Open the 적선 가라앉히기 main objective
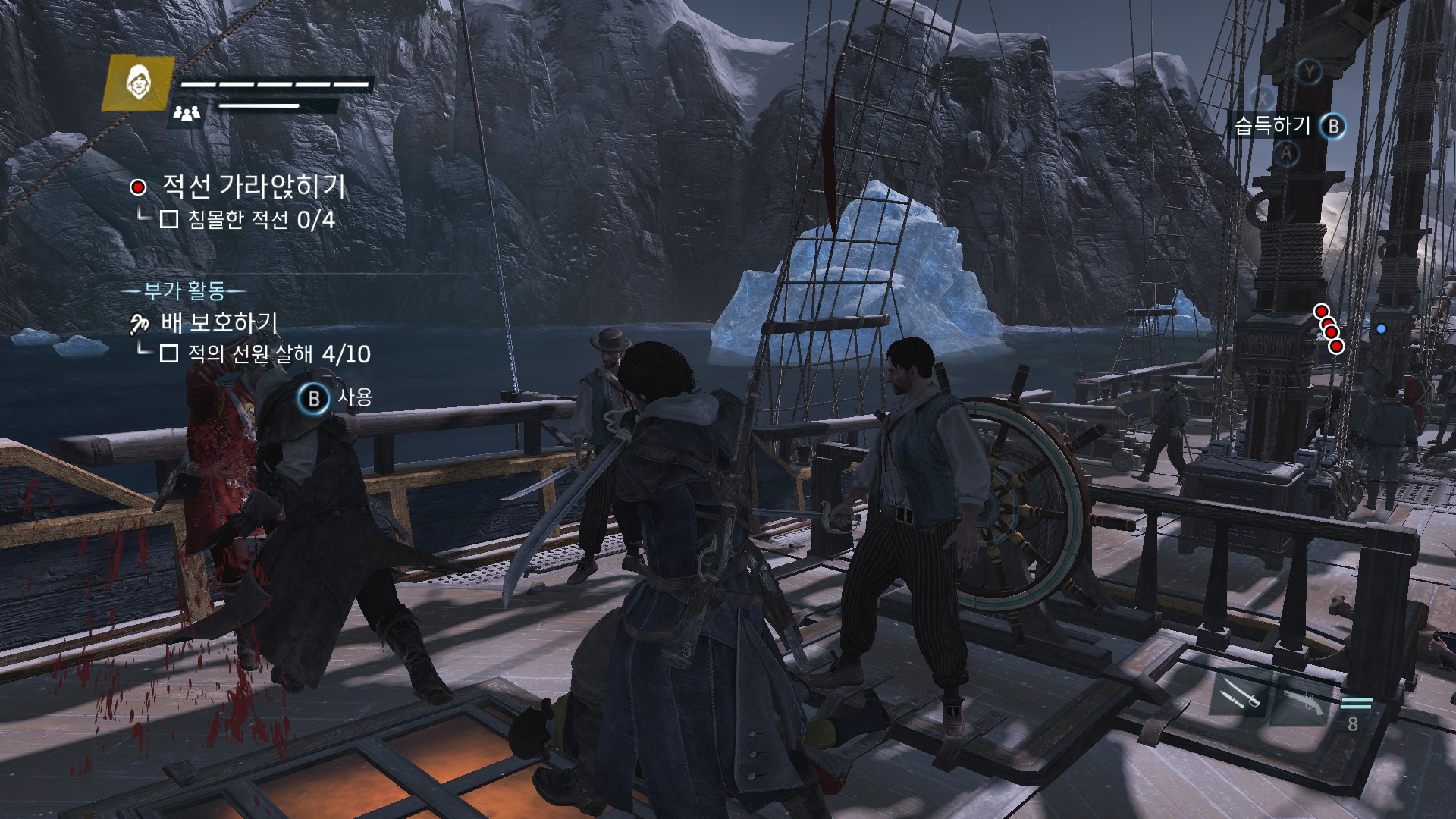The image size is (1456, 819). pos(253,187)
